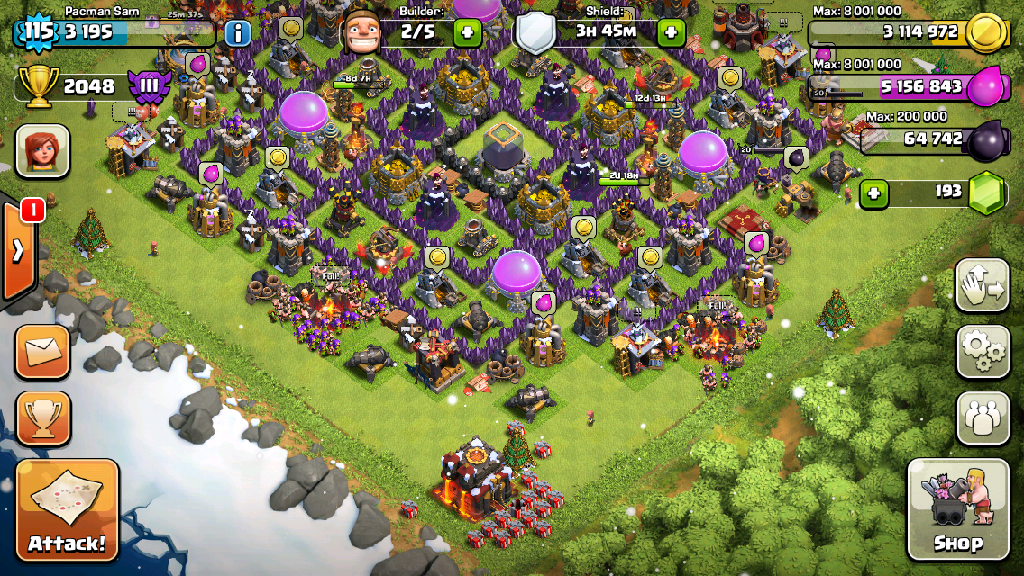Add a builder with green plus
1024x576 pixels.
[x=467, y=32]
